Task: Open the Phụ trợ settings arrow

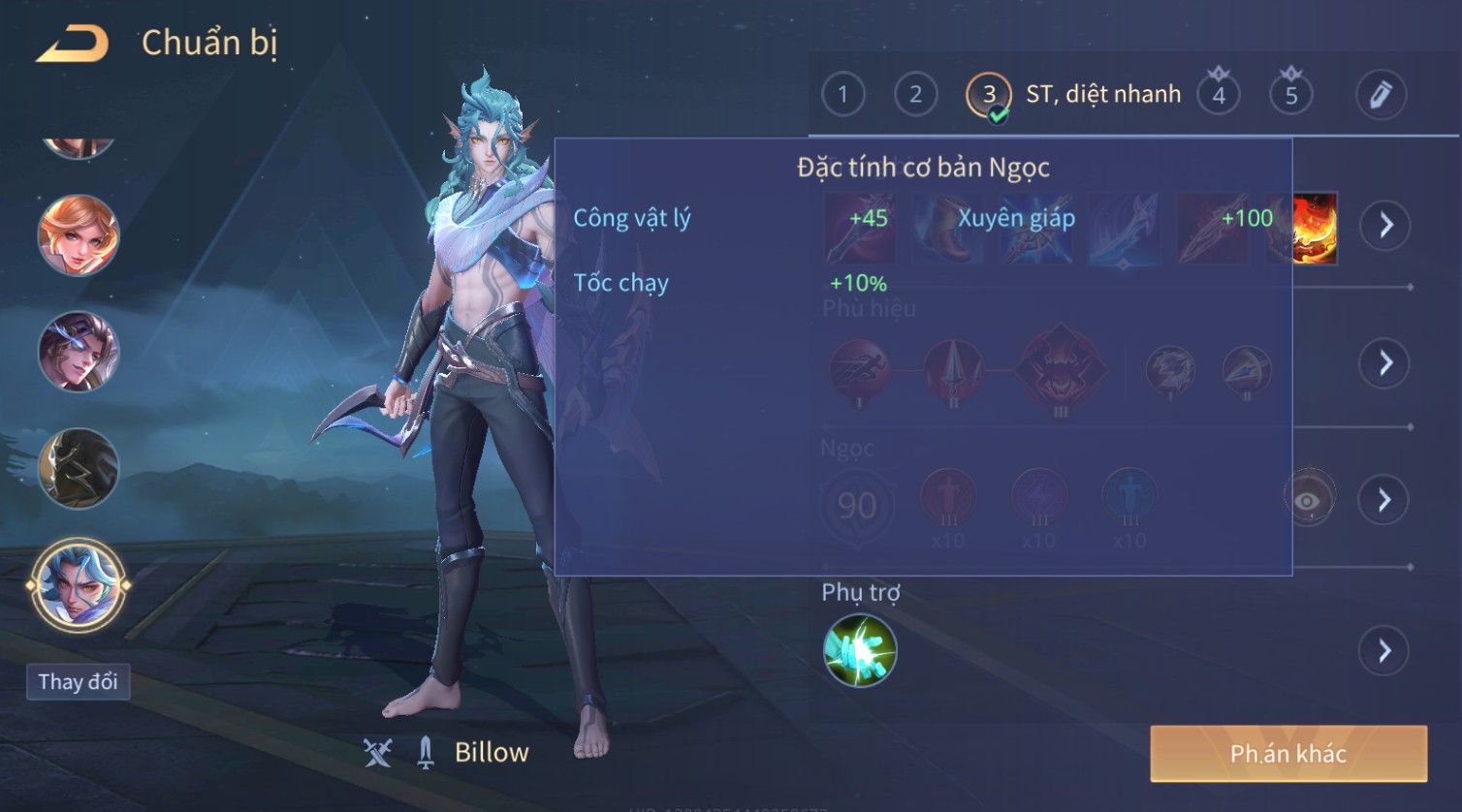Action: [x=1385, y=650]
